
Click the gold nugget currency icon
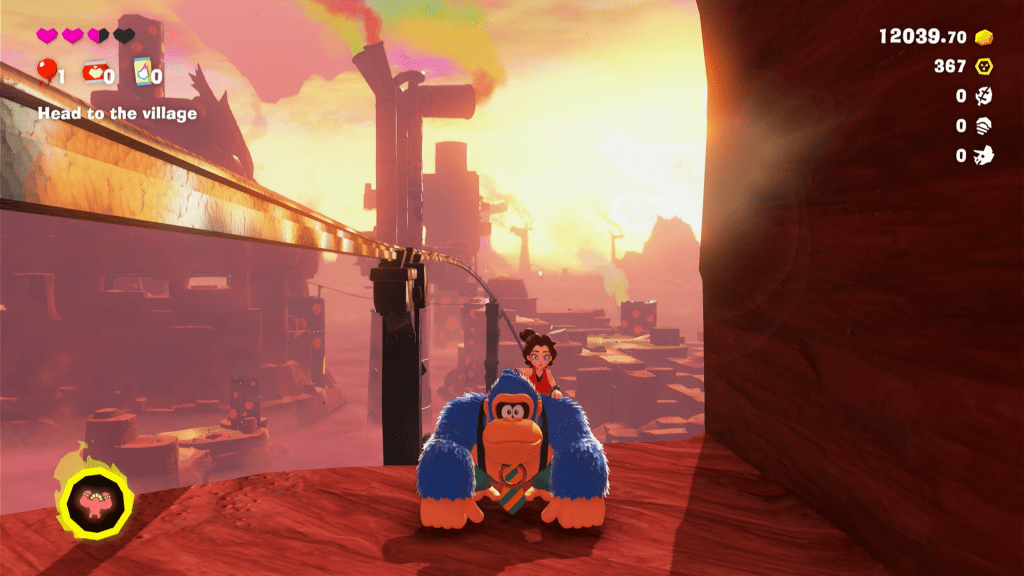click(985, 37)
